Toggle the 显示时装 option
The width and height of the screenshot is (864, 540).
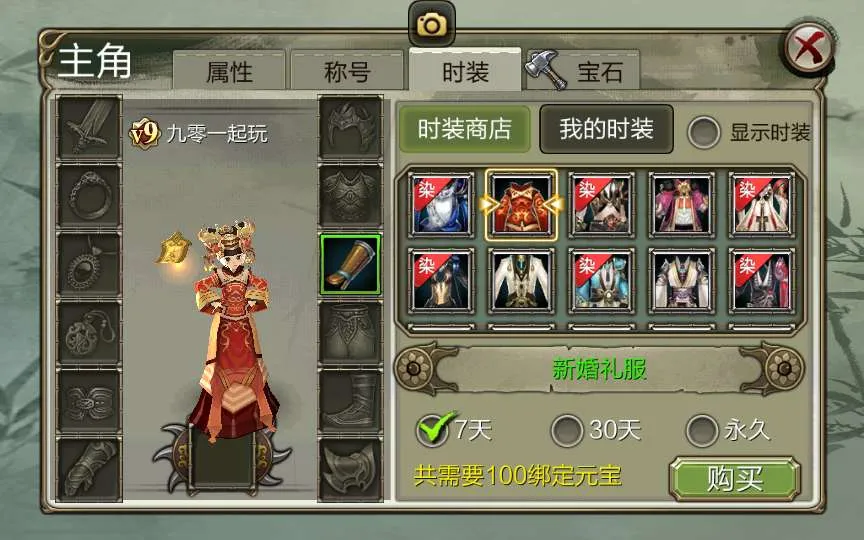pos(705,132)
